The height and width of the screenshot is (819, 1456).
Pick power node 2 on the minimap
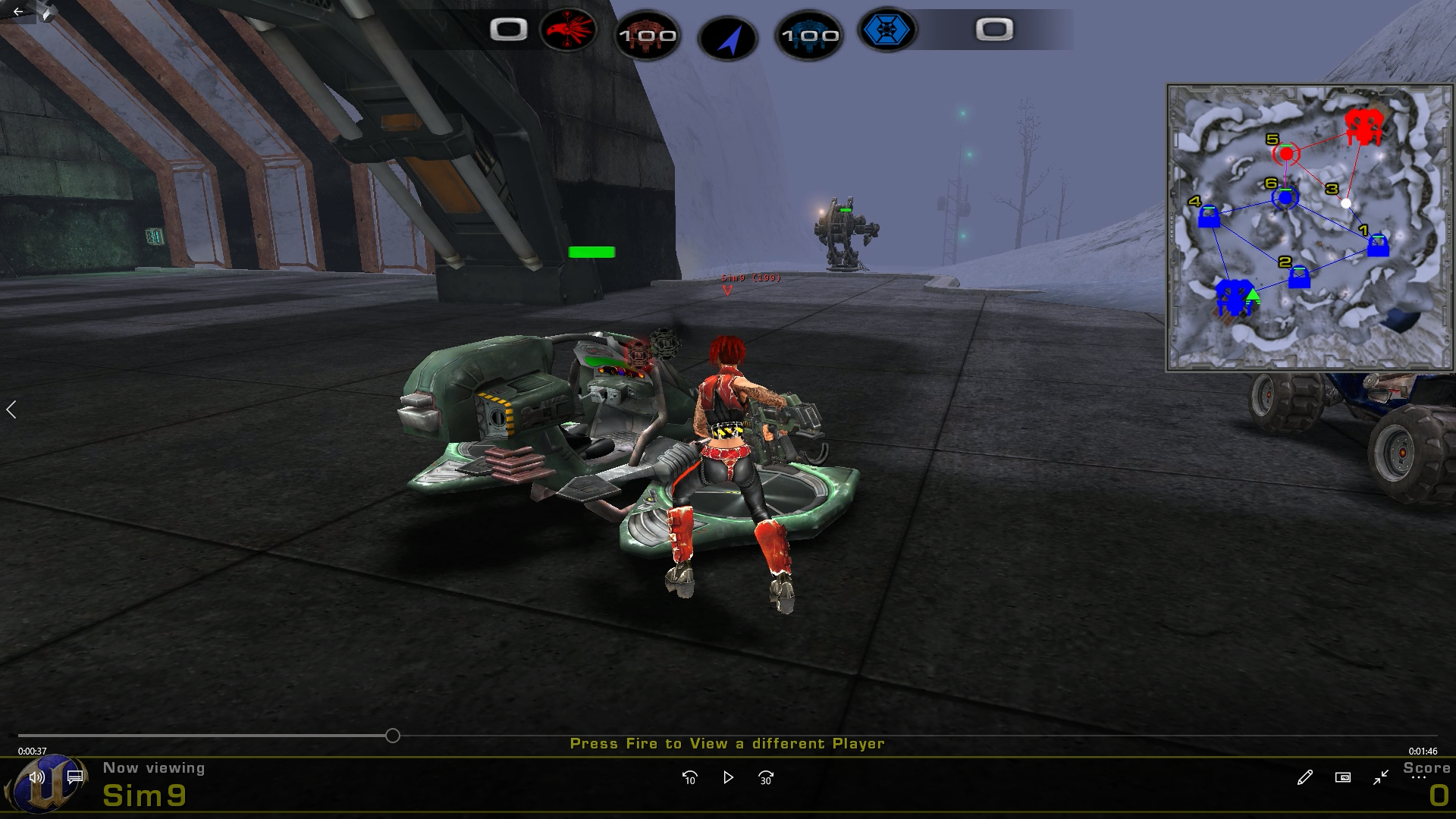coord(1299,278)
